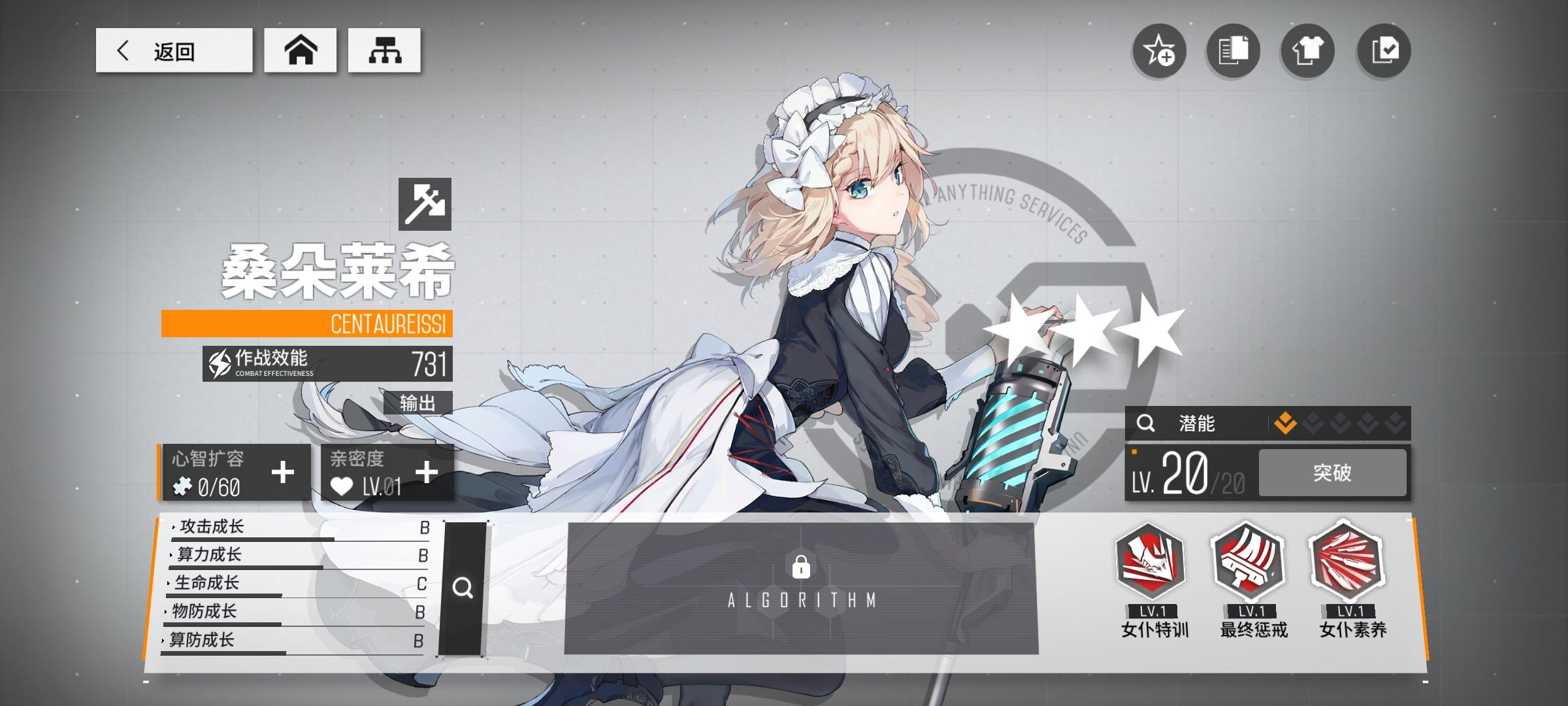Screen dimensions: 1568x706
Task: Open the documents/profile icon at top right
Action: coord(1233,51)
